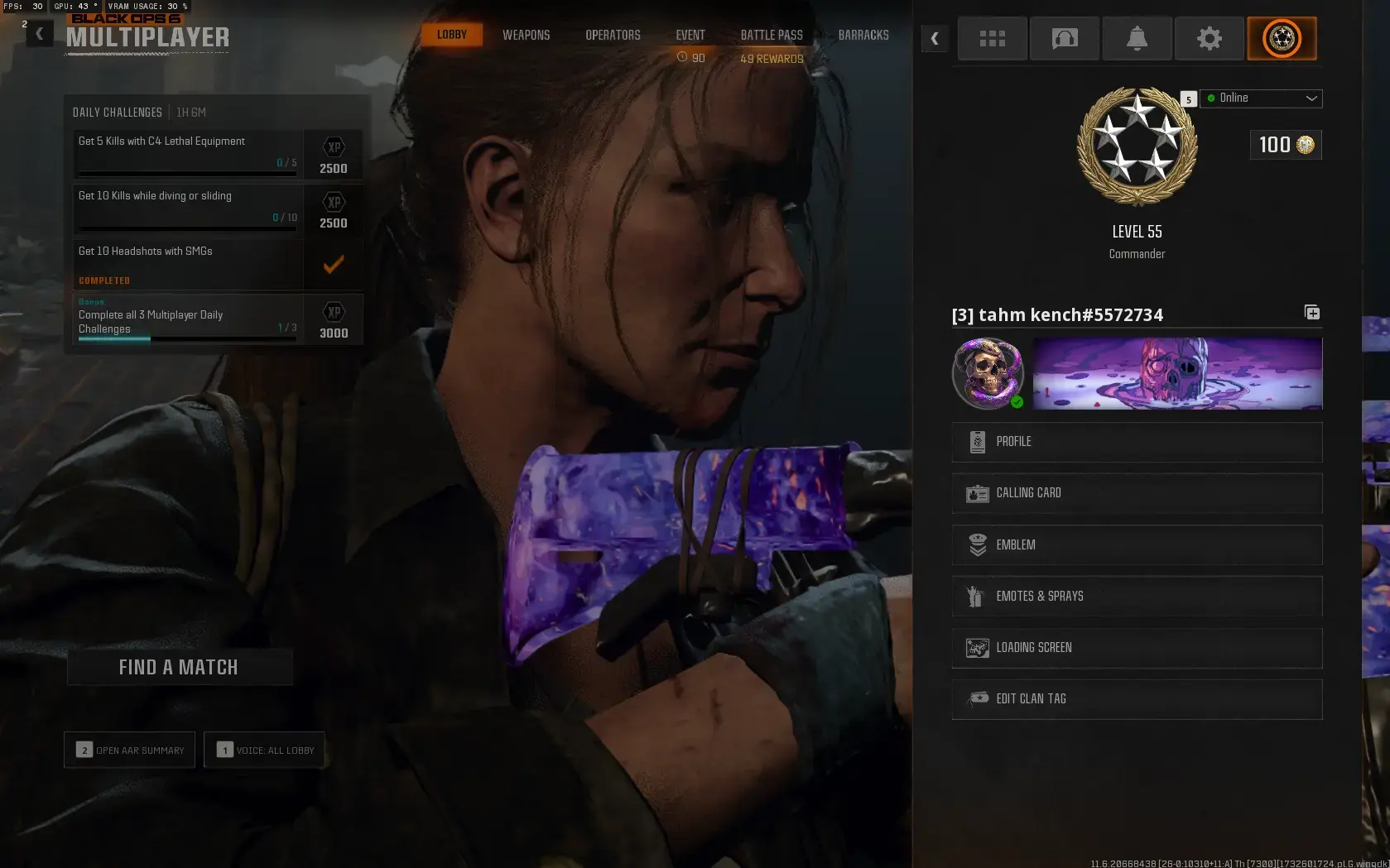
Task: Open the settings gear icon
Action: tap(1209, 38)
